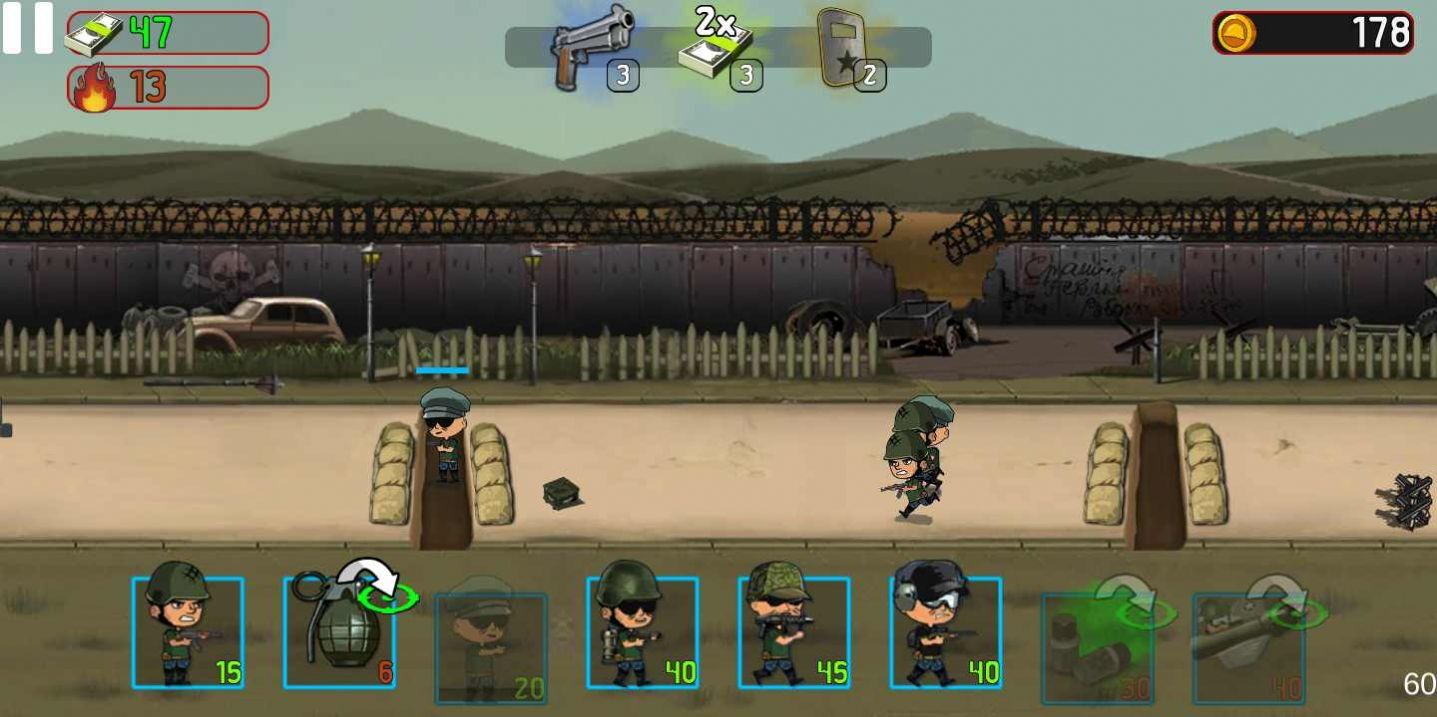Deploy the rifleman costing 15

click(x=188, y=632)
